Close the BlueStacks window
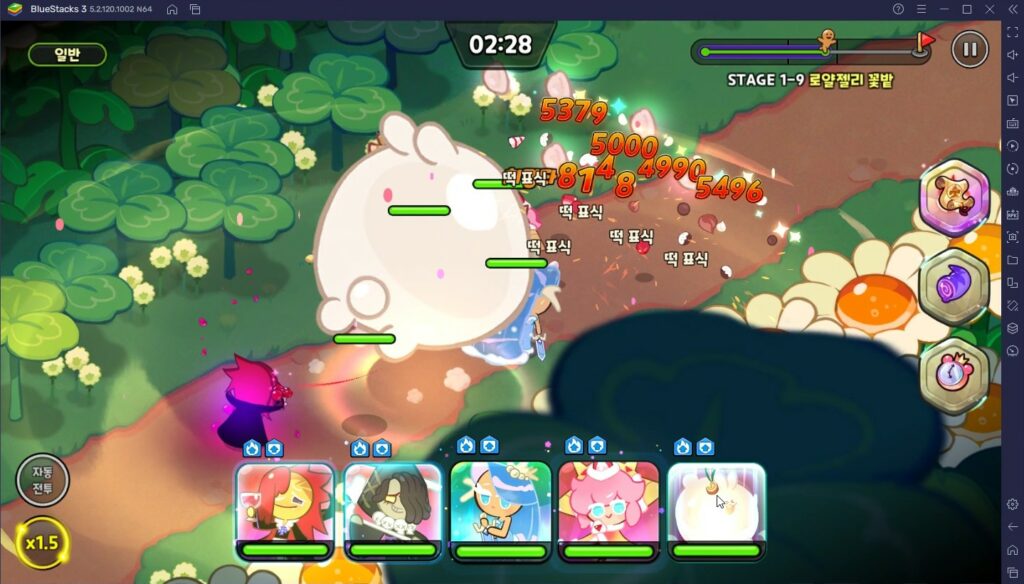The width and height of the screenshot is (1024, 584). coord(988,9)
